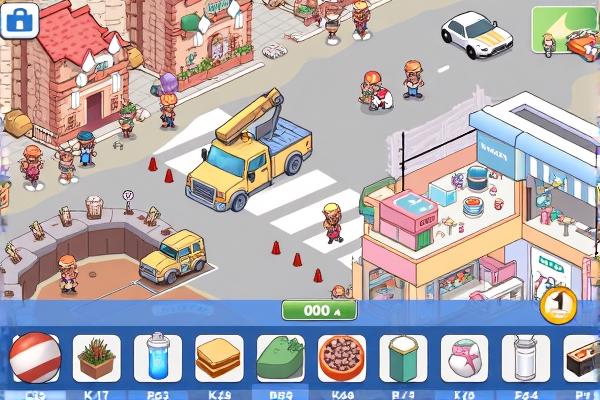
Task: Select the white milk bottle item
Action: pyautogui.click(x=528, y=357)
